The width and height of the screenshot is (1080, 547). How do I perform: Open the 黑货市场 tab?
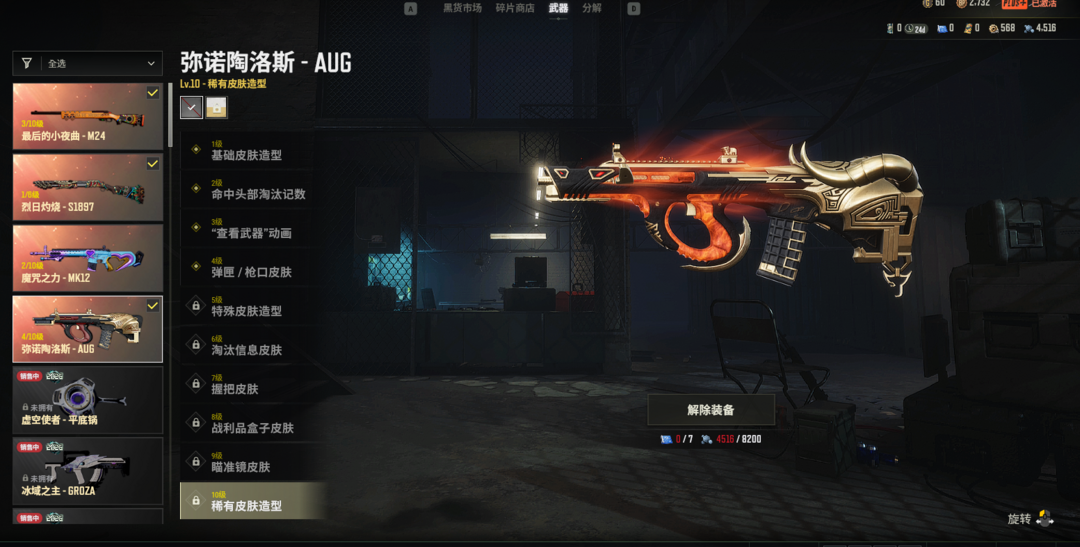coord(462,9)
